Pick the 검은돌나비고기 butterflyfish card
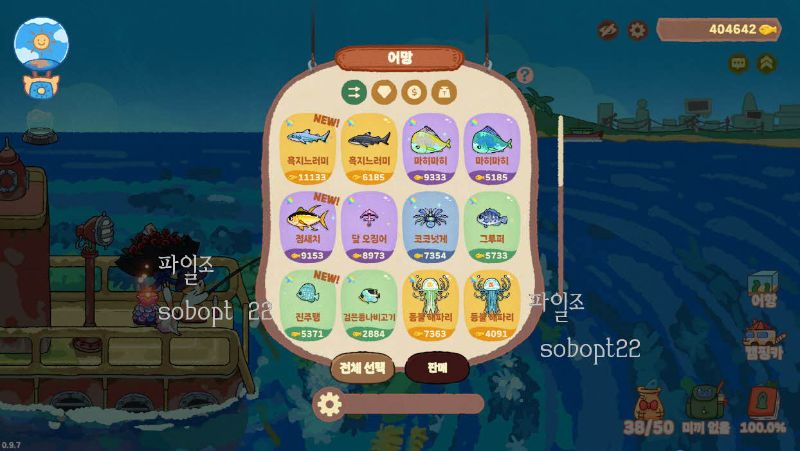This screenshot has height=451, width=800. pos(370,305)
